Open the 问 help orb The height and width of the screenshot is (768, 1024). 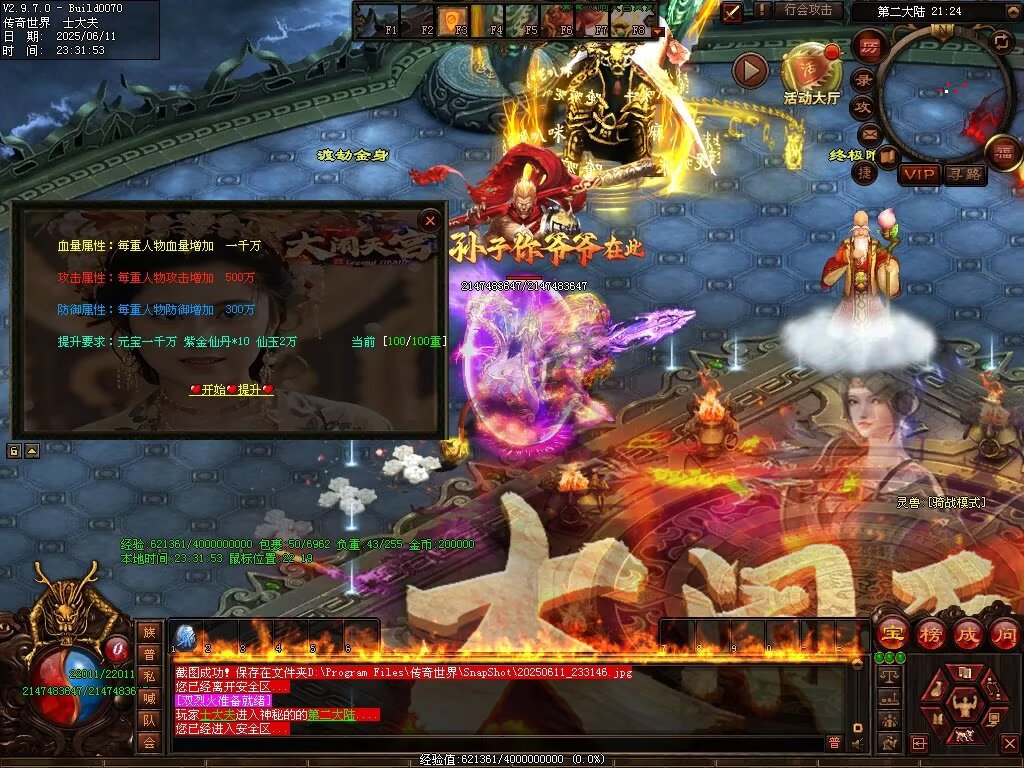click(x=1004, y=634)
